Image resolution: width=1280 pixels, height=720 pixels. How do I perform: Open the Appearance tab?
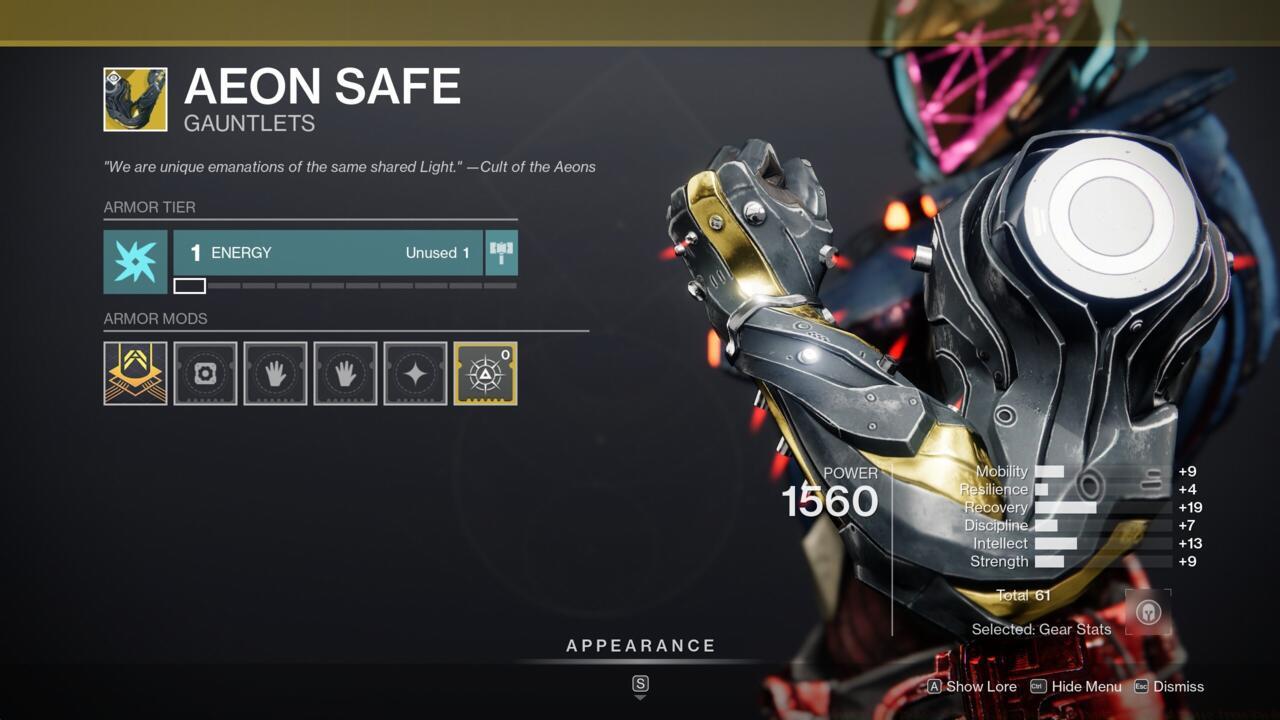pyautogui.click(x=641, y=645)
